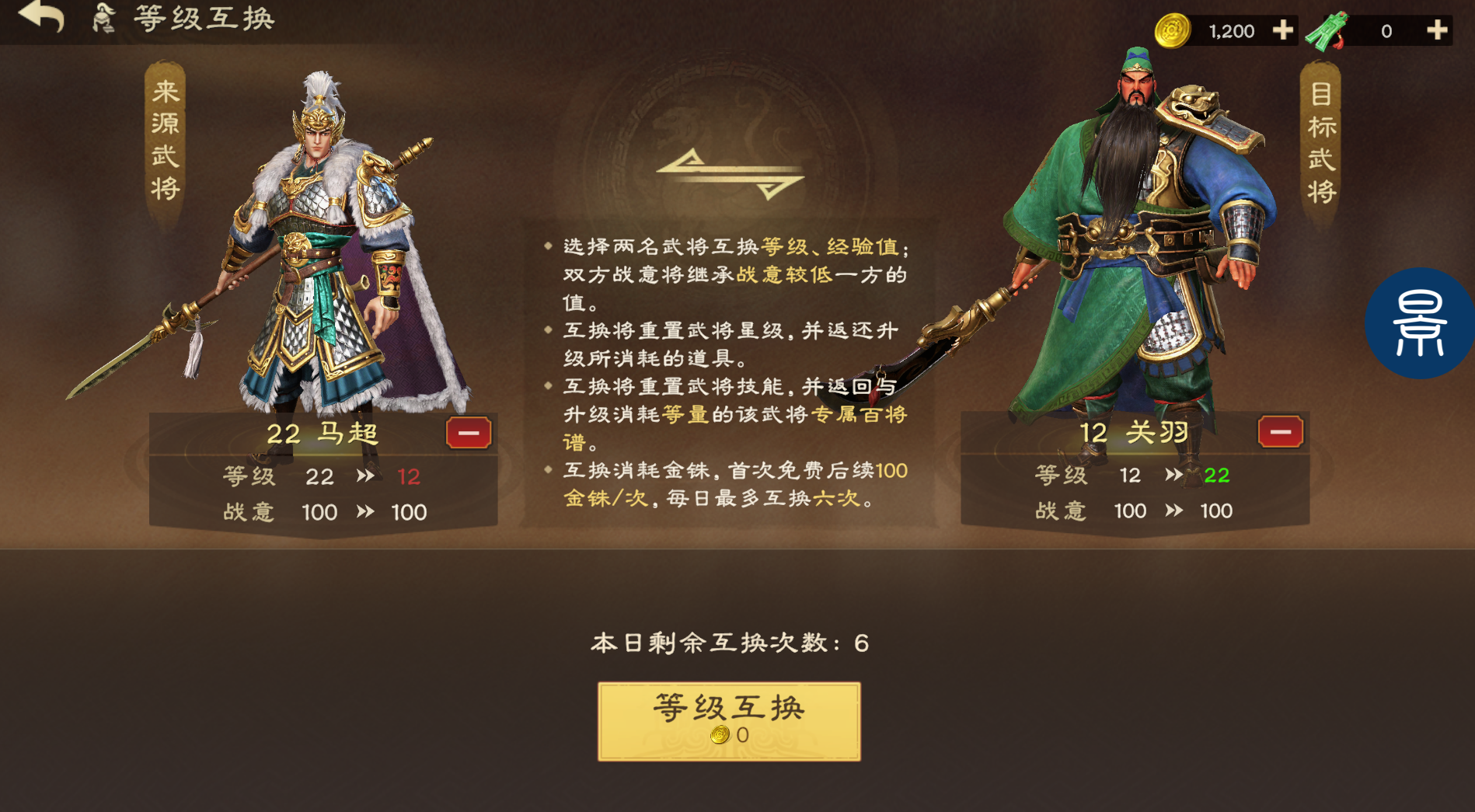Screen dimensions: 1475x812
Task: Click the gold balance display showing 1,200
Action: [x=1230, y=30]
